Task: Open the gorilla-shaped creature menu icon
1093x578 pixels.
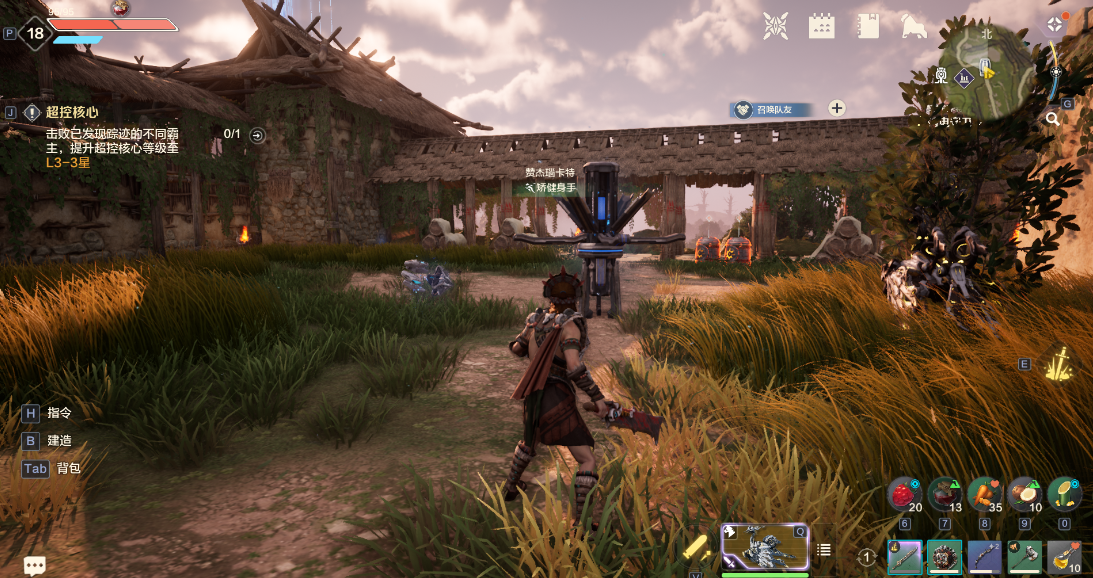Action: pyautogui.click(x=914, y=26)
